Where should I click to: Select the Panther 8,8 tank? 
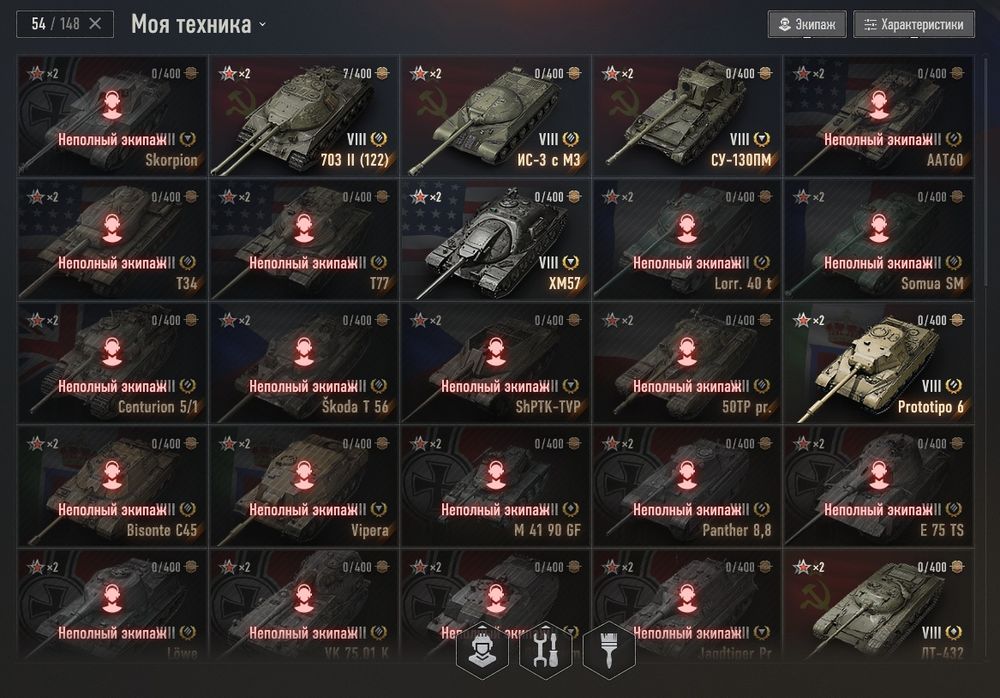(688, 485)
